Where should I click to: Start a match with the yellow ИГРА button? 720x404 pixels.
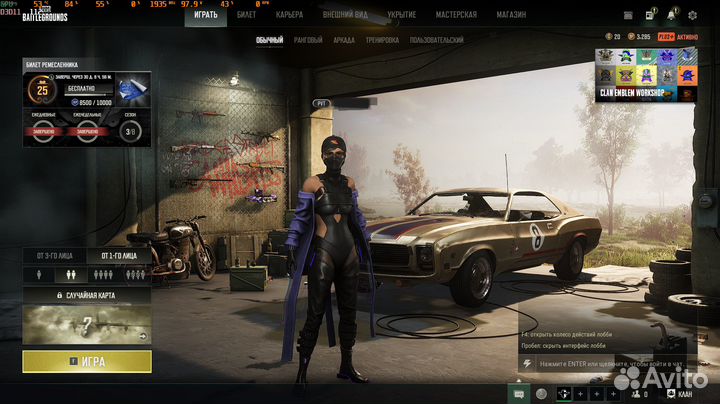87,361
